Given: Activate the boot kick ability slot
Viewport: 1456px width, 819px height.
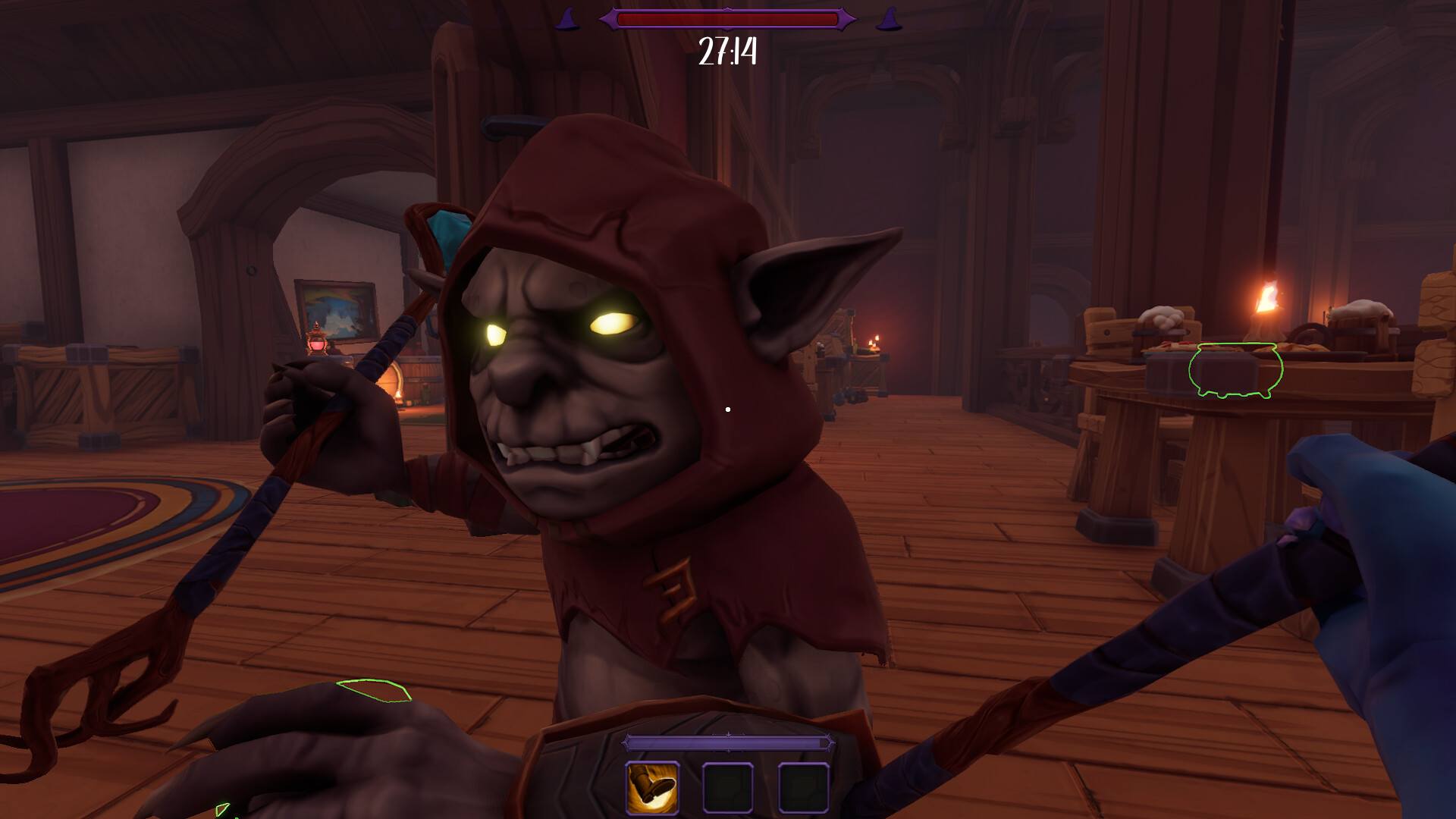Looking at the screenshot, I should tap(652, 787).
